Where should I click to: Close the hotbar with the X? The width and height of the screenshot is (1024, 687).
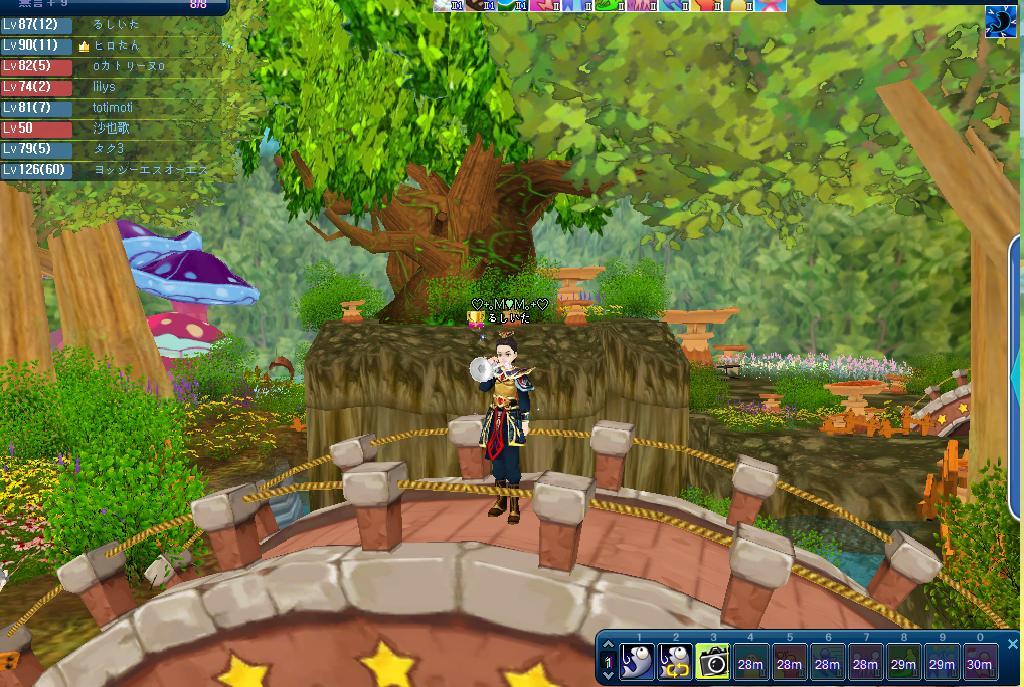point(1012,644)
